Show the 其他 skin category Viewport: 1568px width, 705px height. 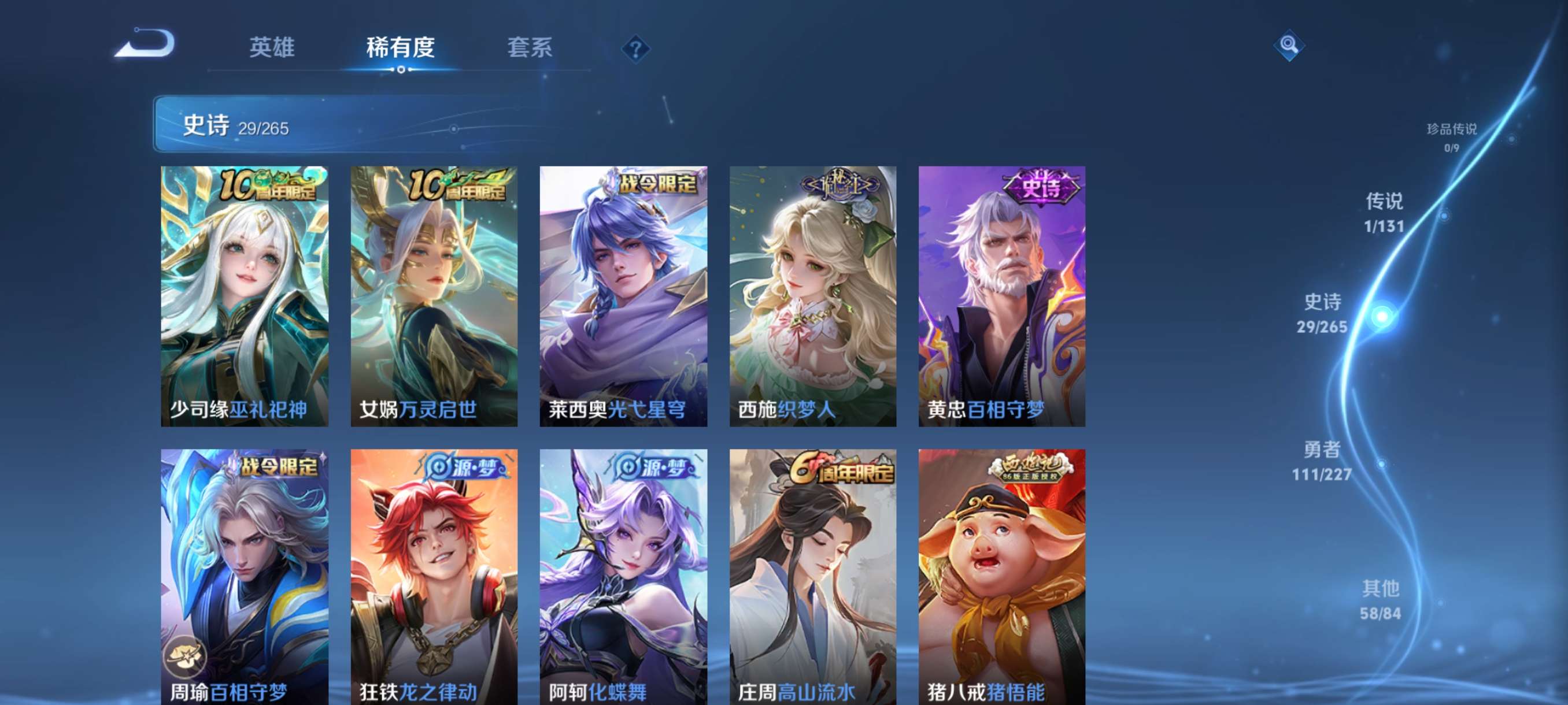[1380, 600]
